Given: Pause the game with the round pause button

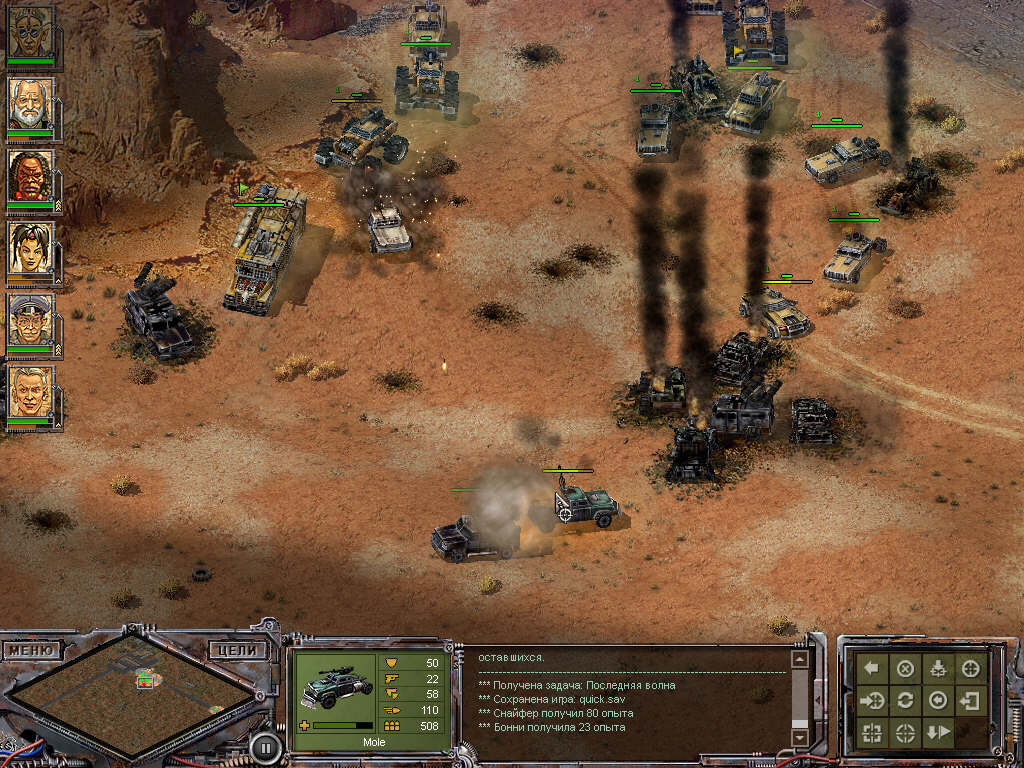Looking at the screenshot, I should 264,745.
